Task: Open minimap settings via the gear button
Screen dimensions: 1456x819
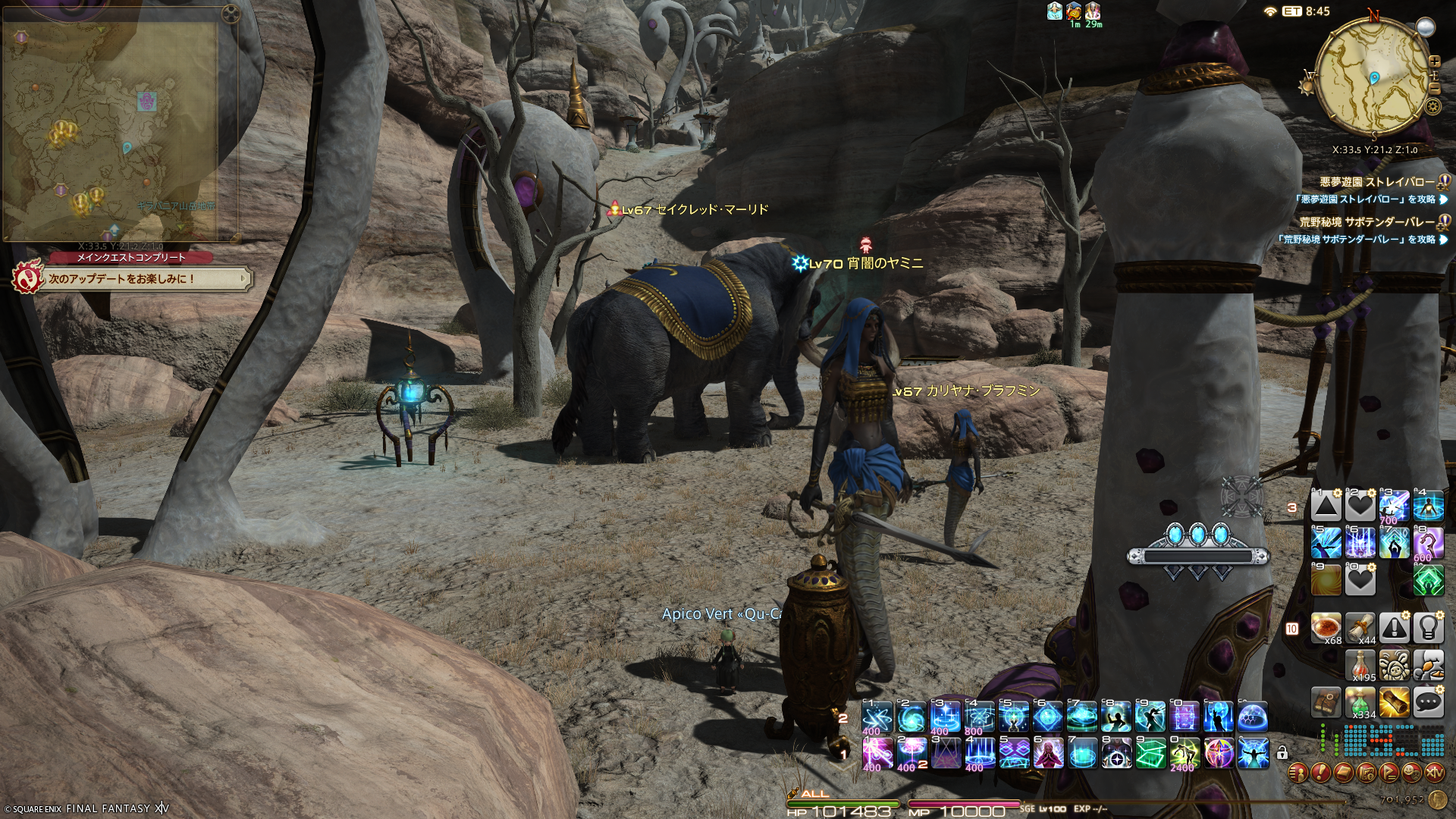Action: pos(1432,106)
